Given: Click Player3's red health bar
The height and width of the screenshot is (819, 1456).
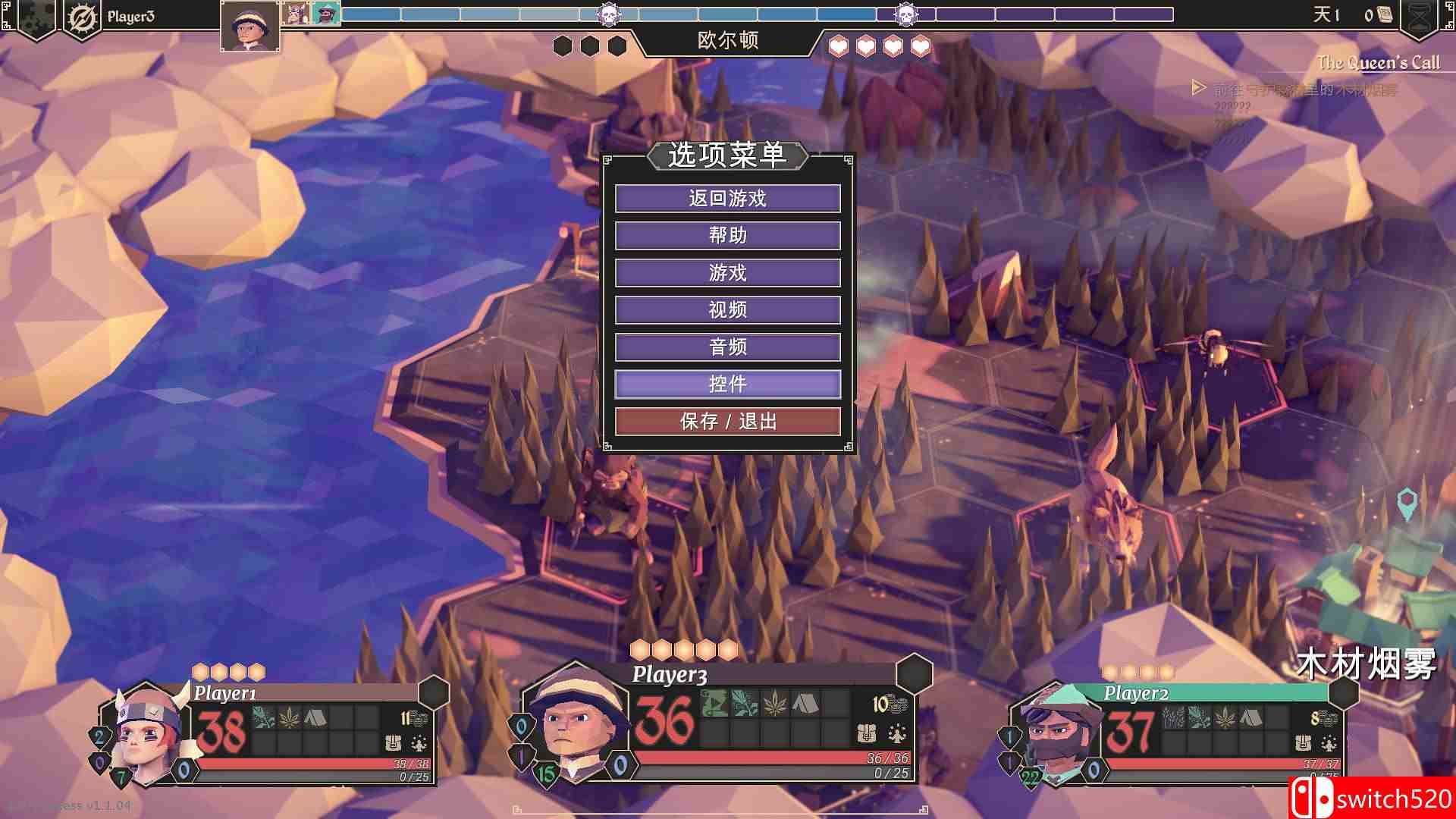Looking at the screenshot, I should pyautogui.click(x=758, y=758).
